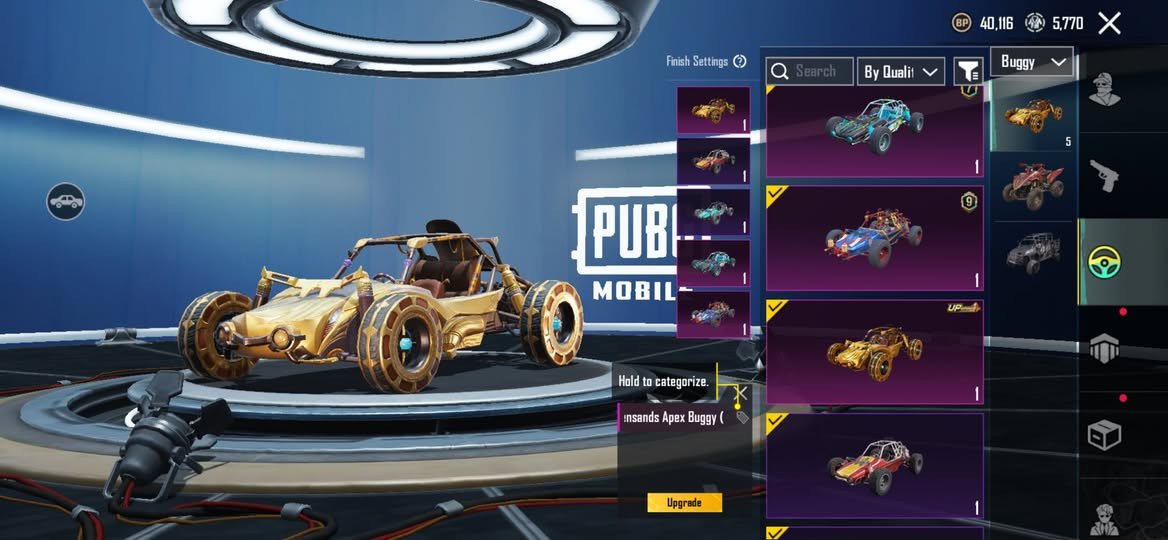Open the Finish Settings help icon
Image resolution: width=1168 pixels, height=540 pixels.
[x=740, y=61]
